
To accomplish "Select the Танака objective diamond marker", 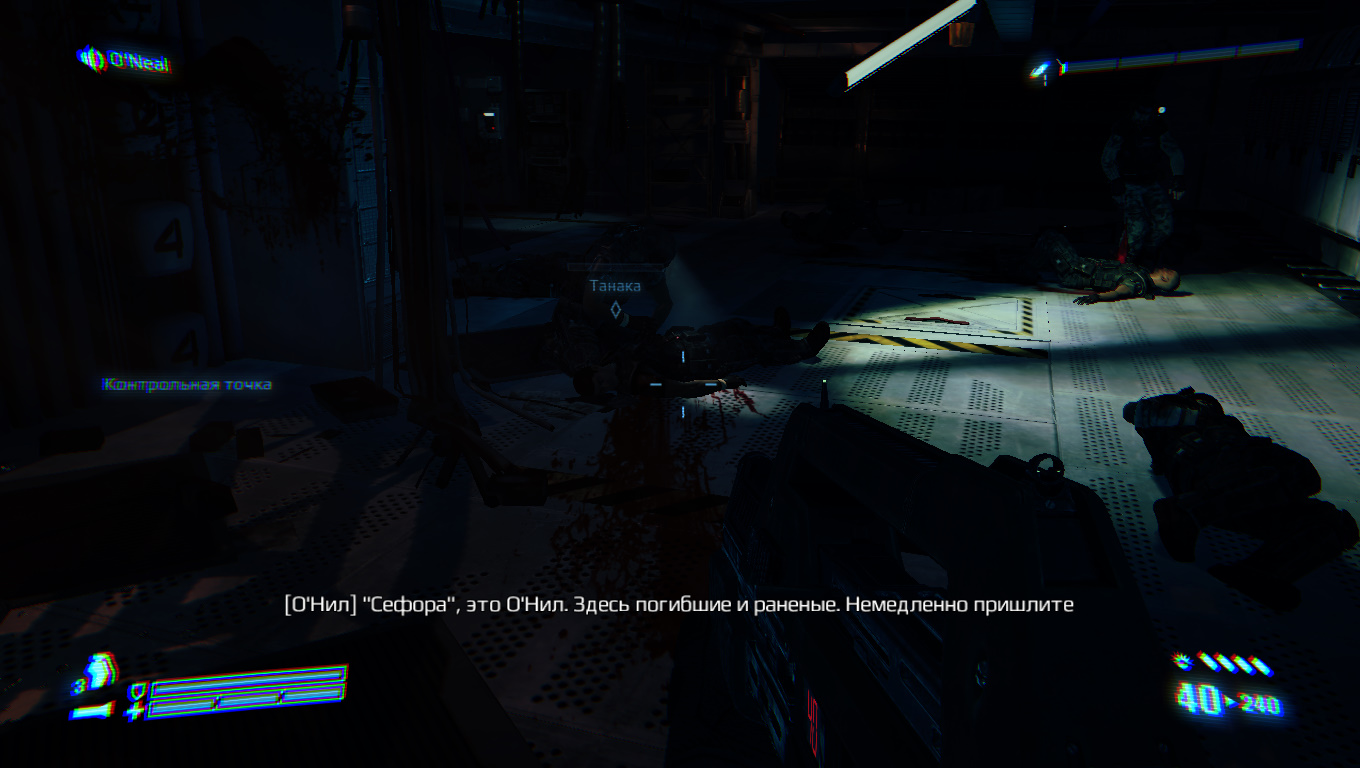I will pos(618,310).
